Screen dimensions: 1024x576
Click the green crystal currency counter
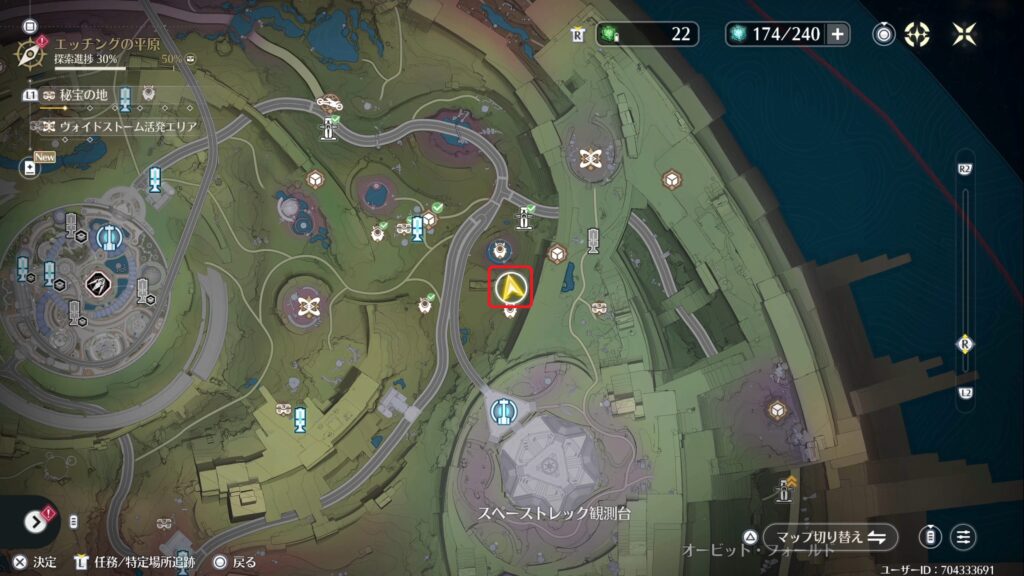pos(646,34)
